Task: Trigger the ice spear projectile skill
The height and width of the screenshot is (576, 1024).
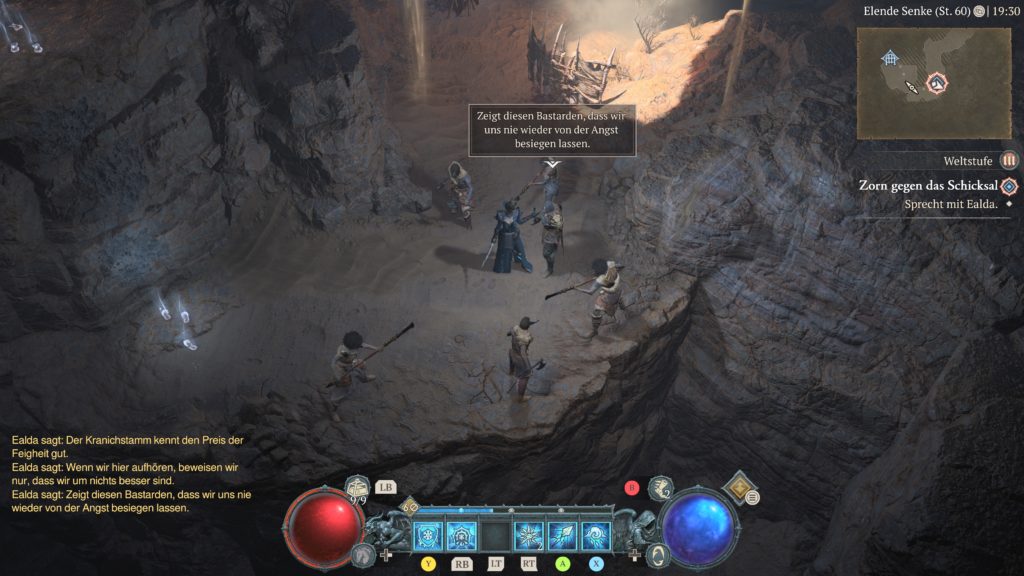Action: pyautogui.click(x=562, y=536)
